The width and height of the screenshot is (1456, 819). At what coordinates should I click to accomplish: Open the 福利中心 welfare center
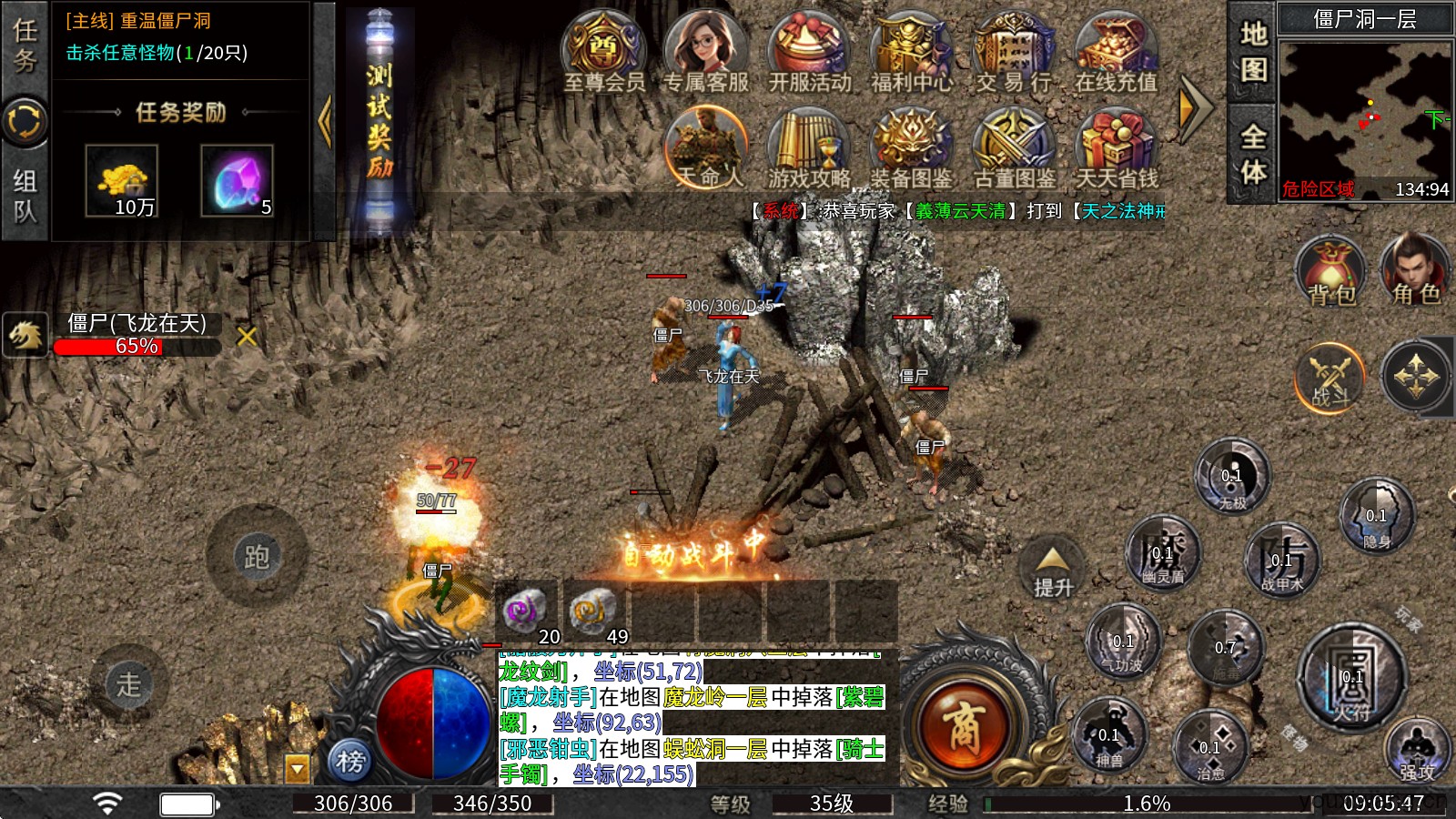click(x=912, y=51)
